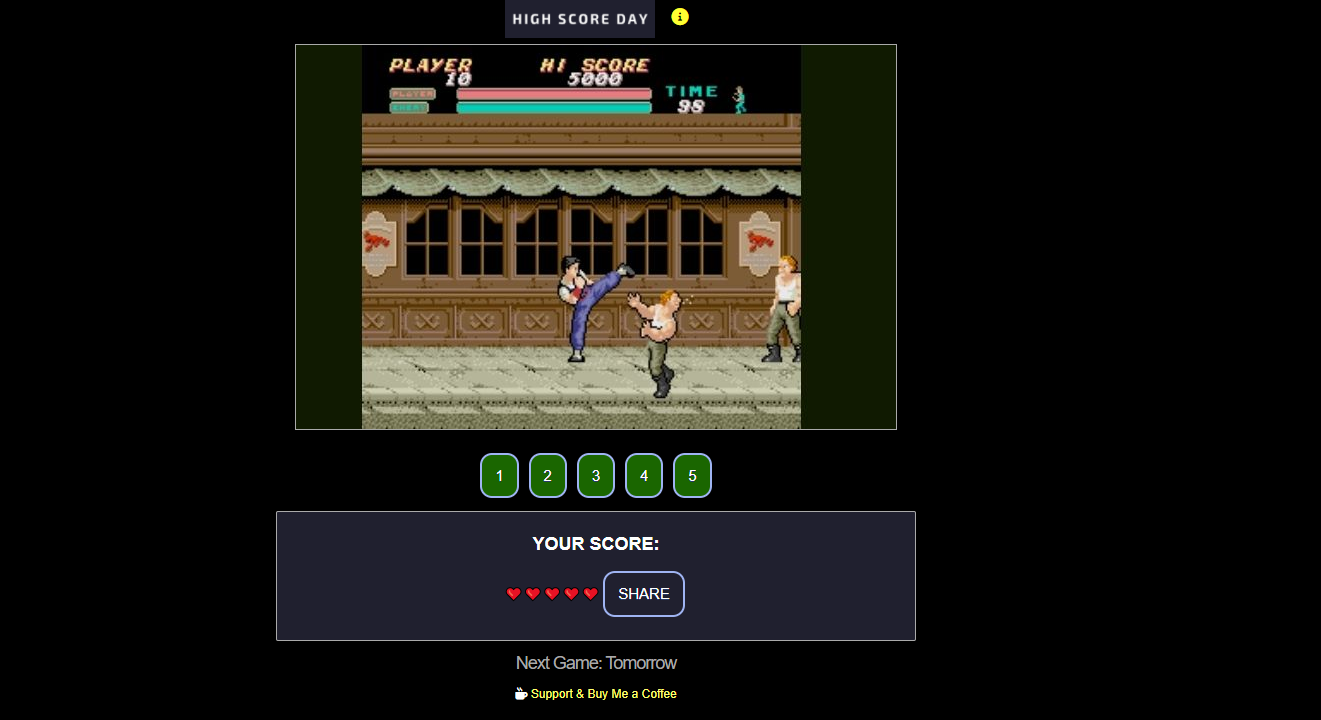Viewport: 1321px width, 720px height.
Task: Select guess slot 2
Action: tap(547, 475)
